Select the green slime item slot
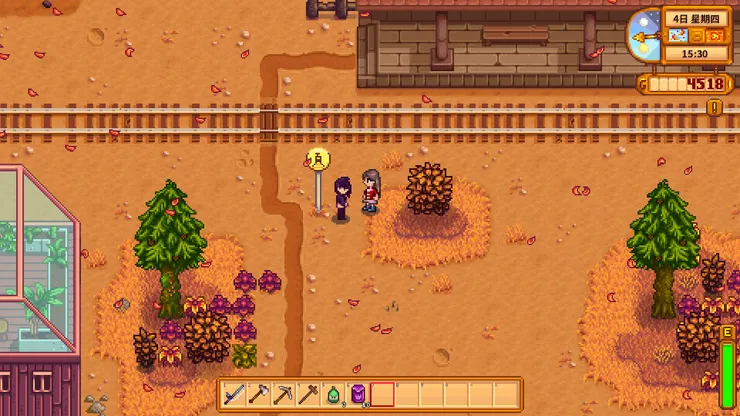Viewport: 740px width, 416px height. click(x=333, y=394)
